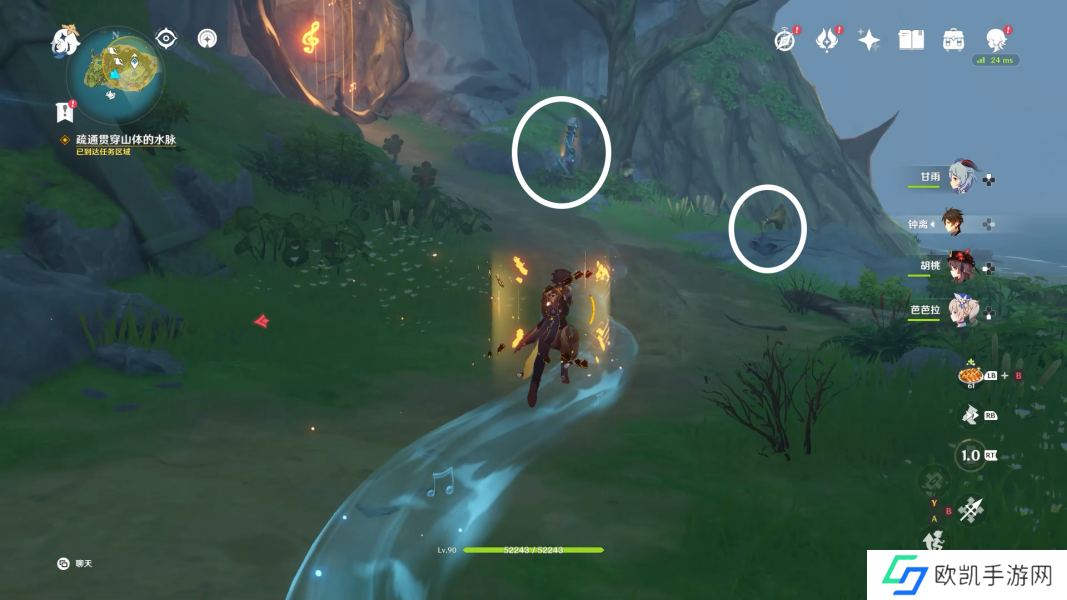Select the tracked quest 疏通贯穿山体的水脉
Screen dimensions: 1067x600
[125, 140]
